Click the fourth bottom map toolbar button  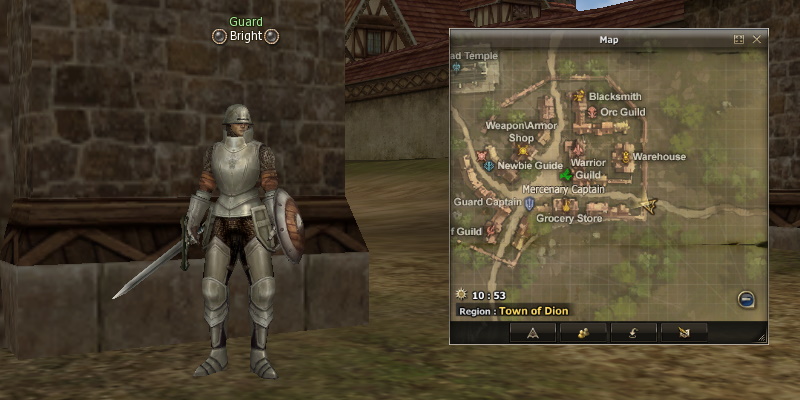(x=683, y=333)
